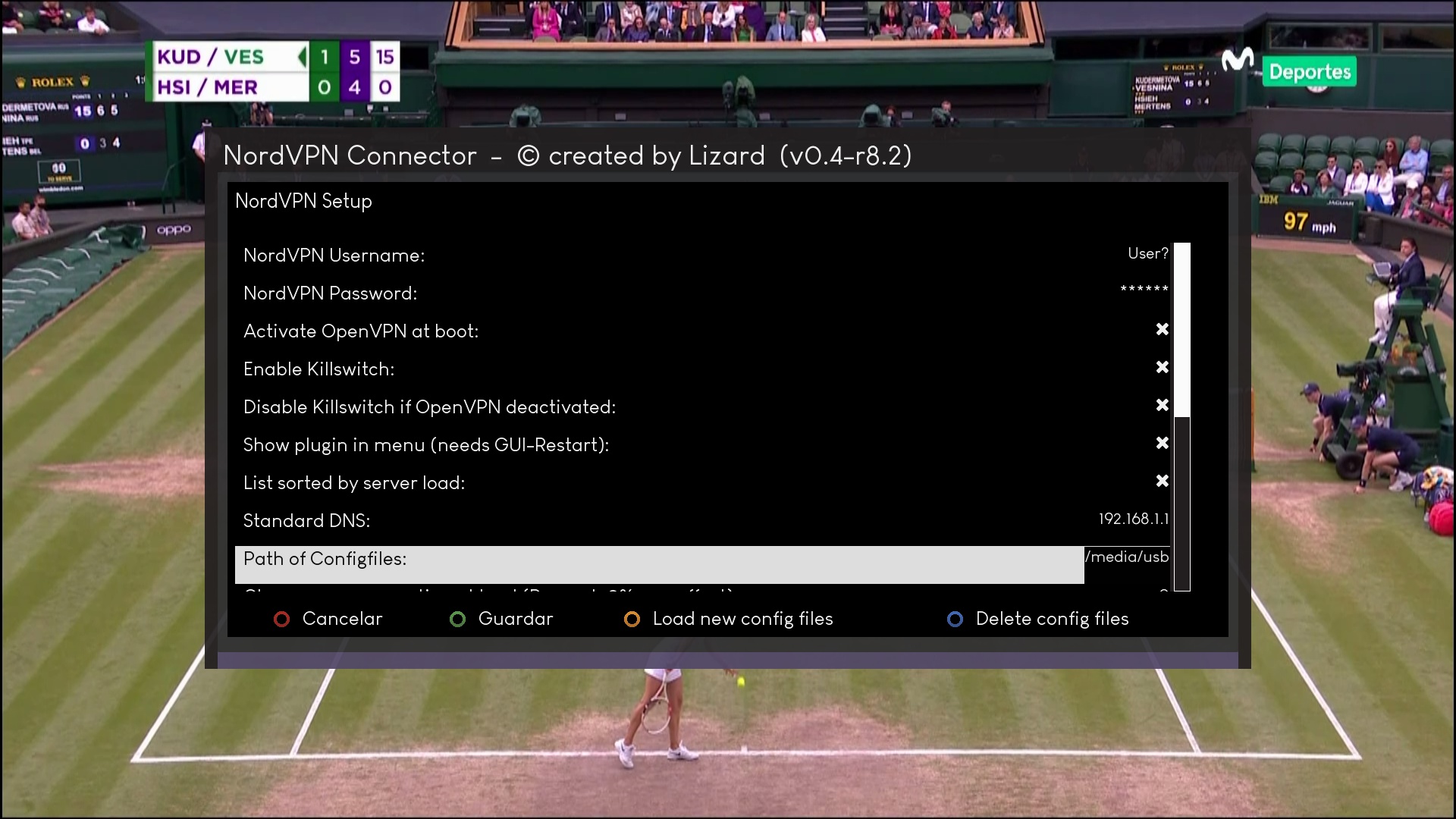
Task: Choose Delete config files
Action: coord(1038,619)
